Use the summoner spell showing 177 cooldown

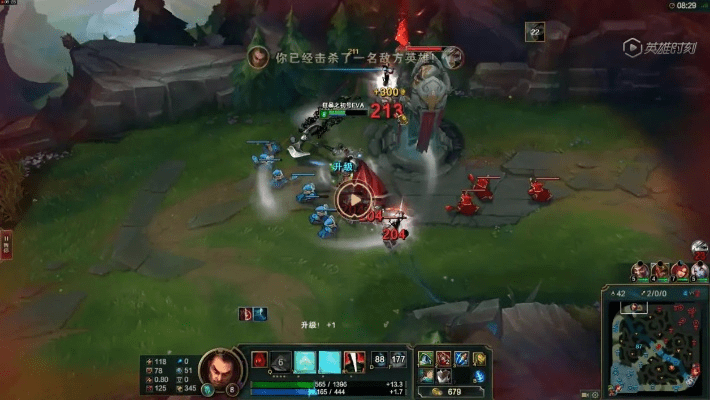click(398, 360)
